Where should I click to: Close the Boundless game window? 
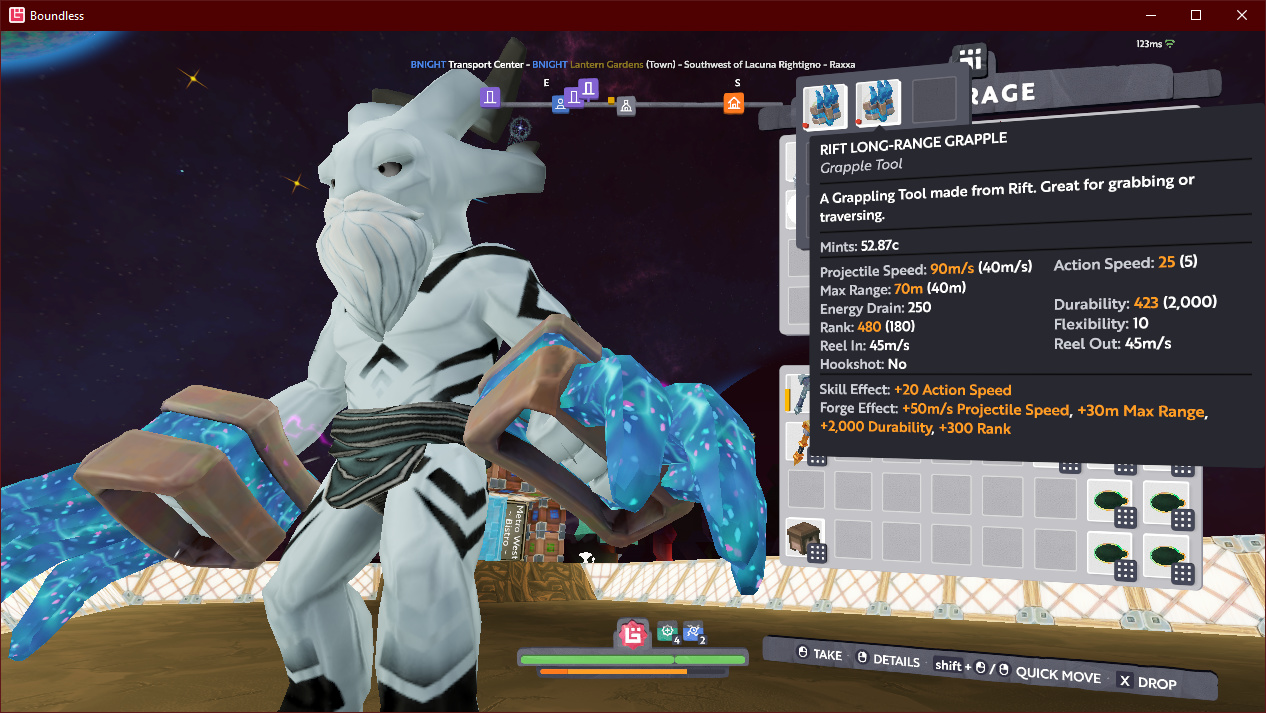click(x=1241, y=15)
